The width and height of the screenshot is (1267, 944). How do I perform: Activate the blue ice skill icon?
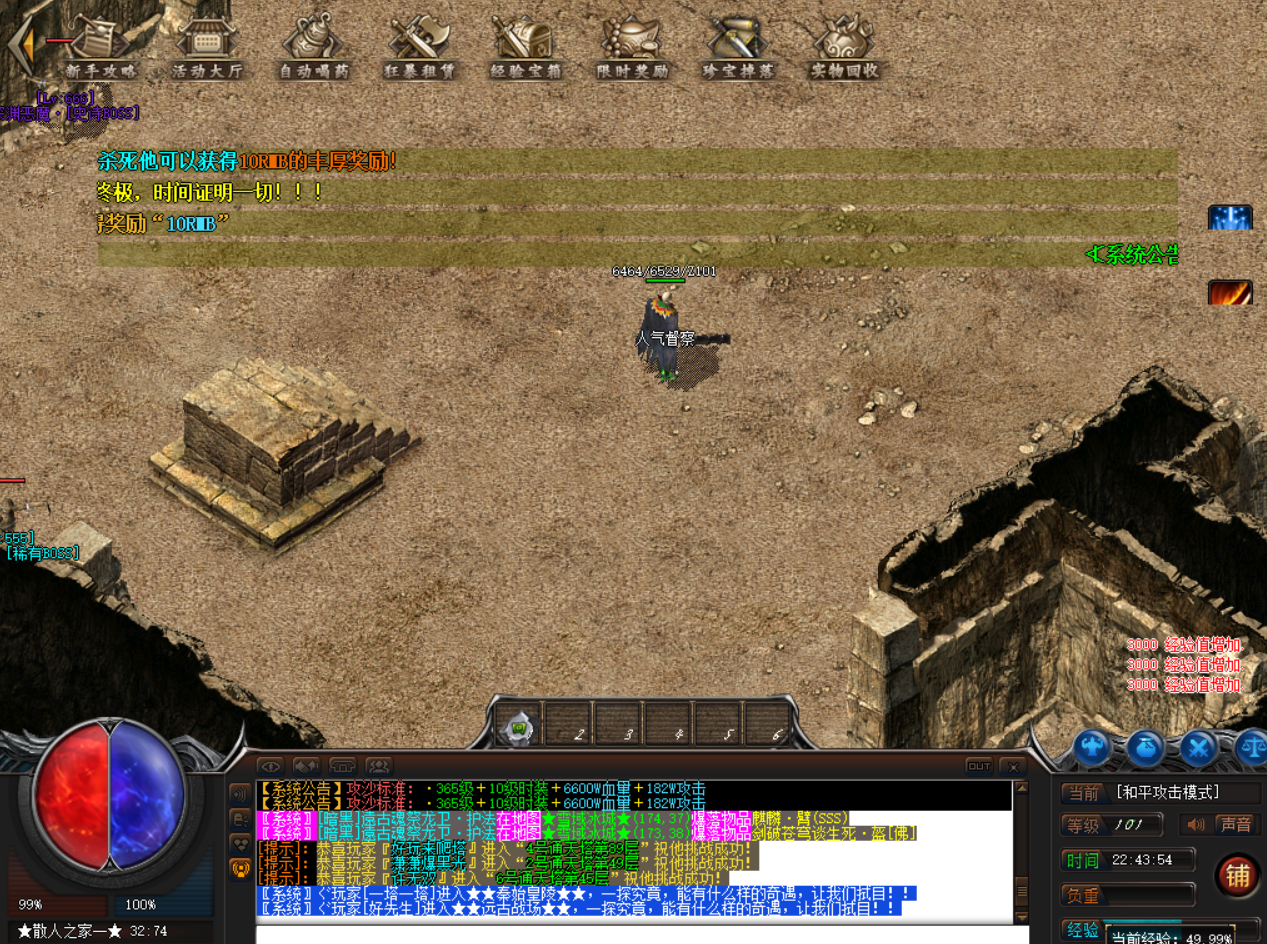click(1229, 217)
